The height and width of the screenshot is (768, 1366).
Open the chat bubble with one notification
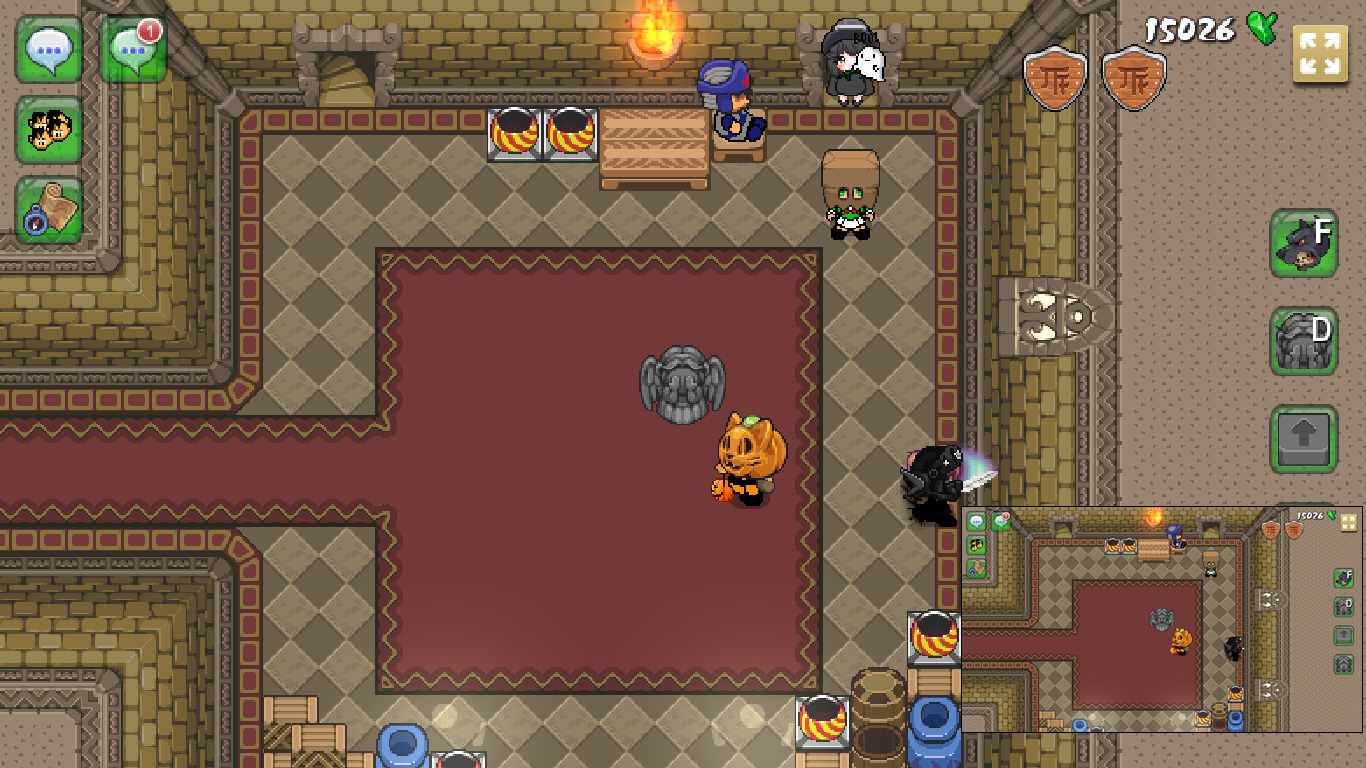tap(133, 49)
